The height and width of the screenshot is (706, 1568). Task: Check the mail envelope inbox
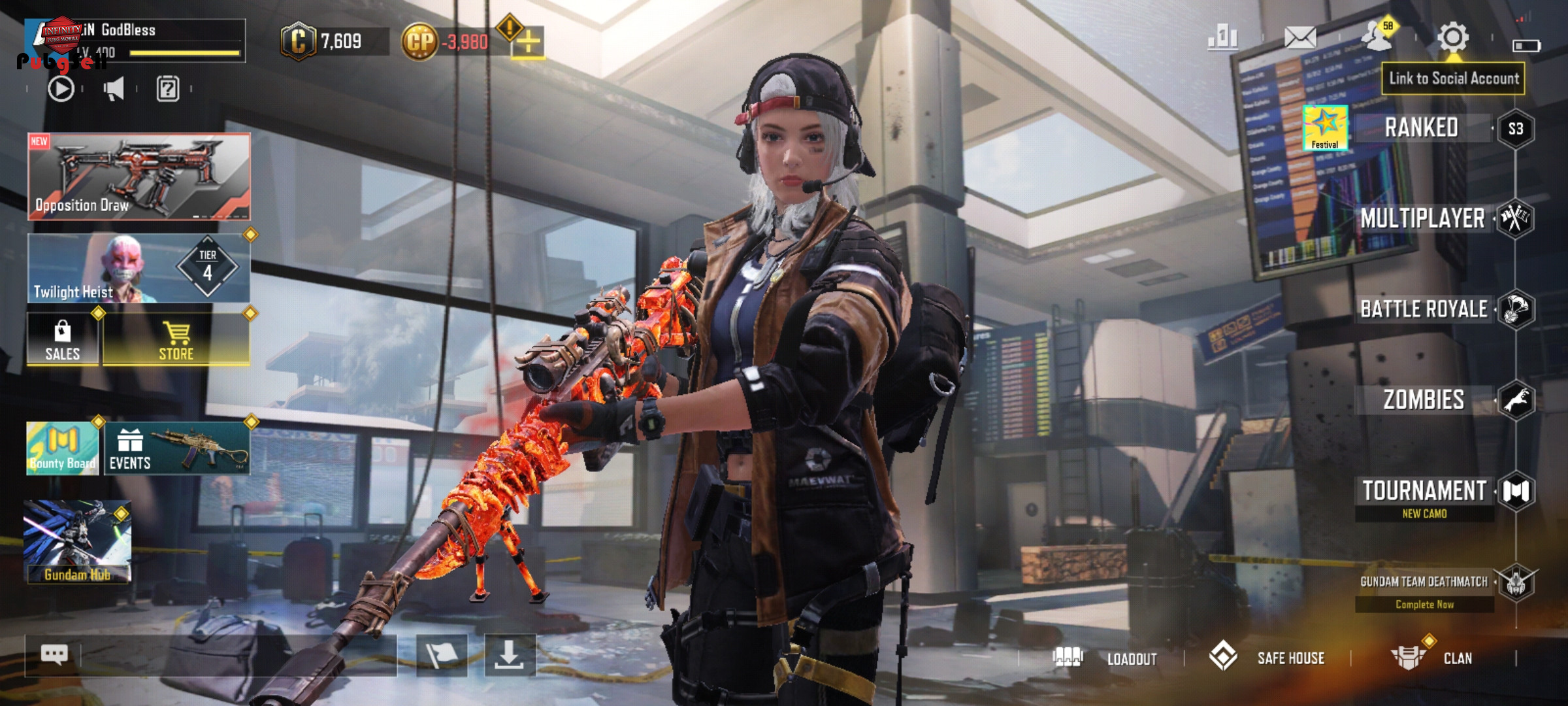[1300, 37]
